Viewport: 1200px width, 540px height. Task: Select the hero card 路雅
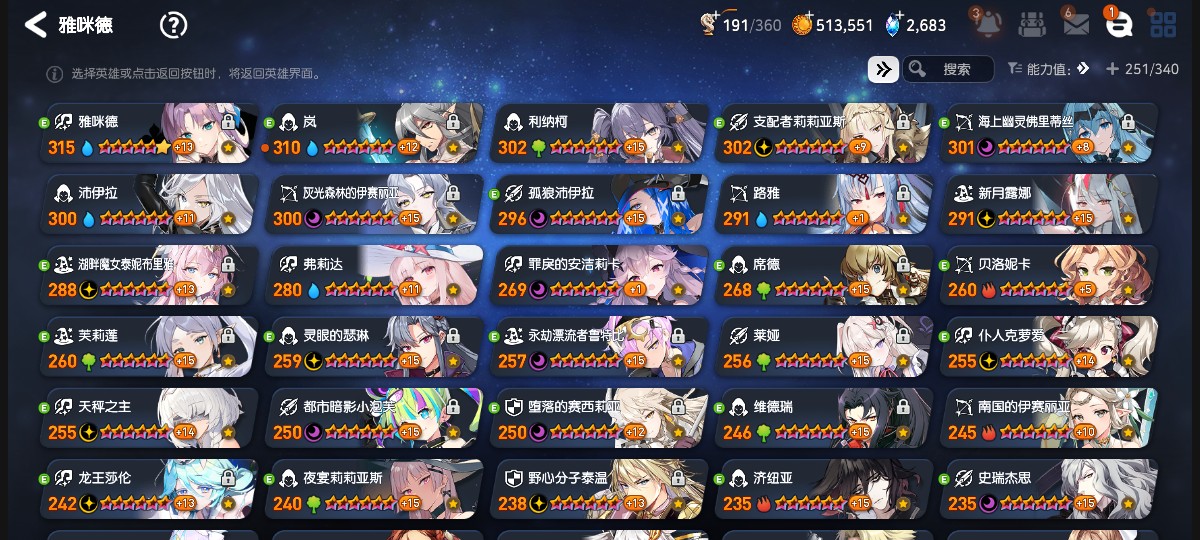pos(824,205)
